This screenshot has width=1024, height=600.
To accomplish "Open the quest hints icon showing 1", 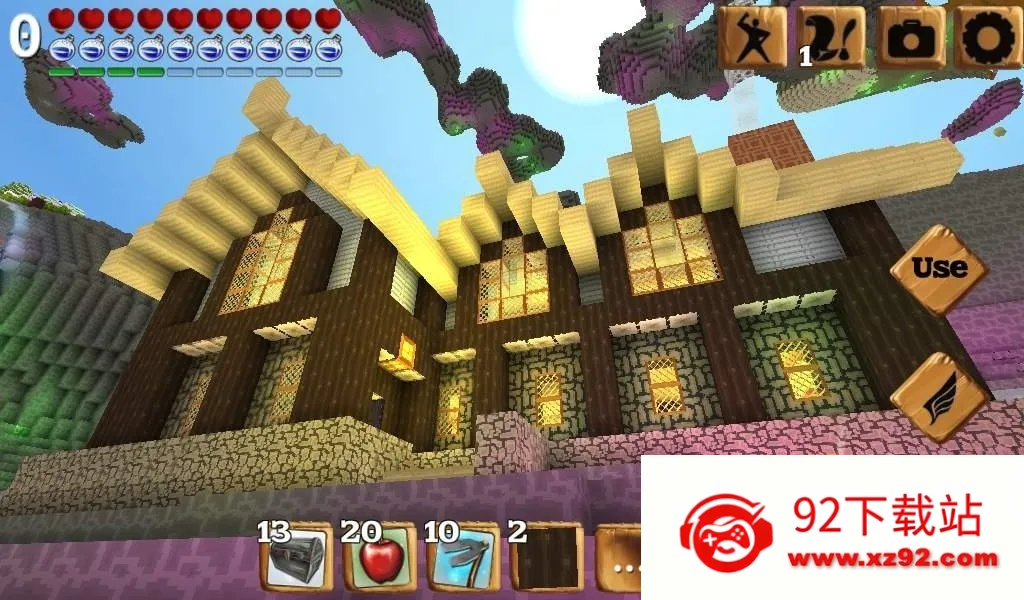I will coord(831,37).
